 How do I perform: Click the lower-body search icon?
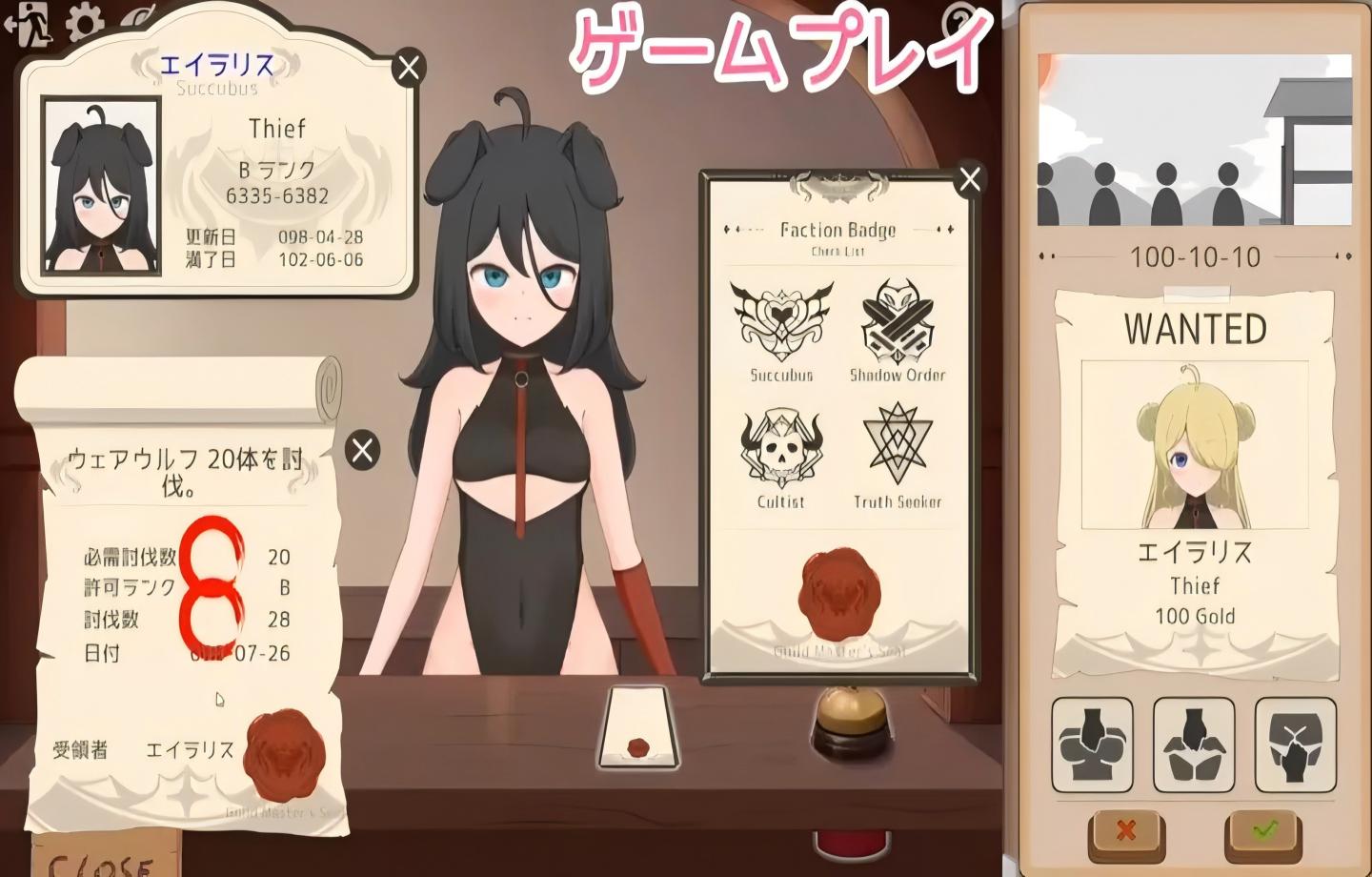click(1294, 746)
